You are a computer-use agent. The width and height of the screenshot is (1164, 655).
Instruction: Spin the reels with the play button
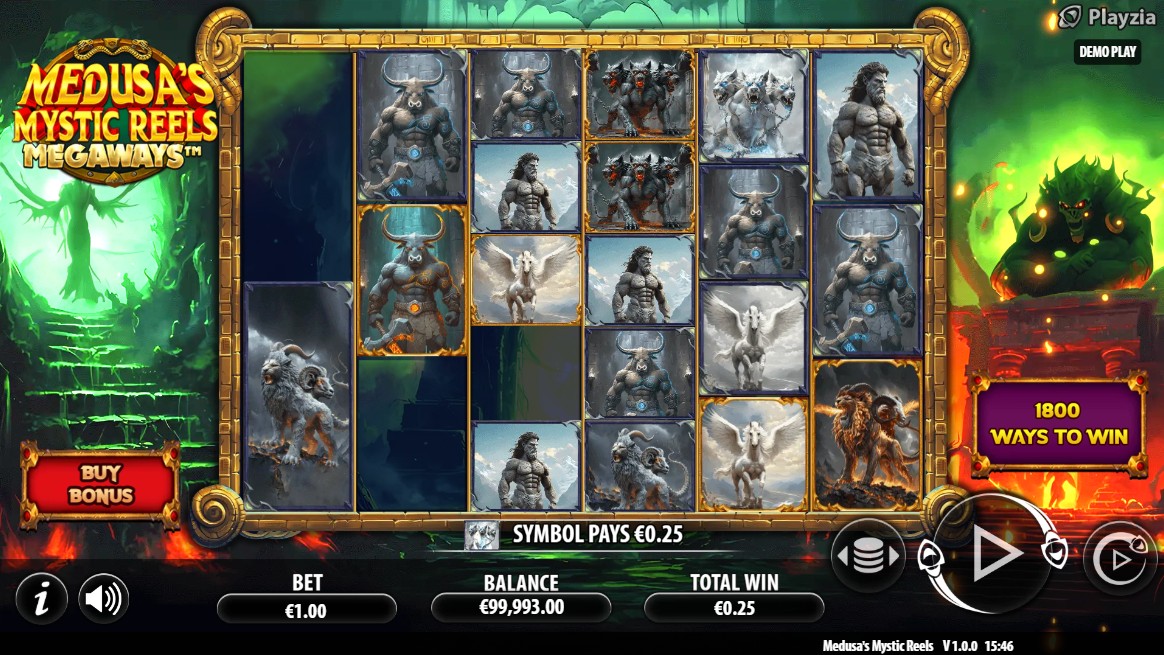coord(994,554)
